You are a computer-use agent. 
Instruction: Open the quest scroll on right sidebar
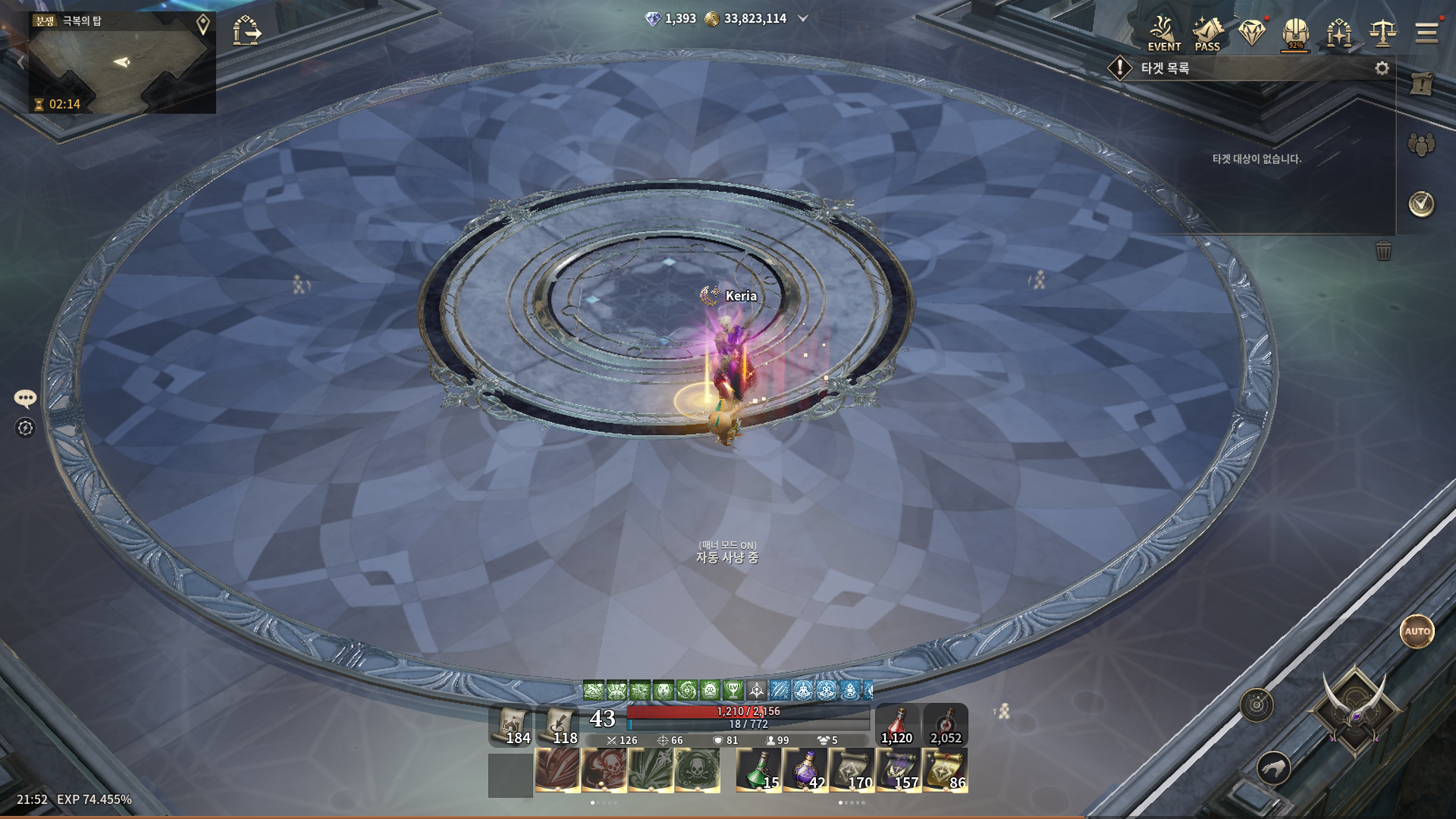pyautogui.click(x=1422, y=84)
